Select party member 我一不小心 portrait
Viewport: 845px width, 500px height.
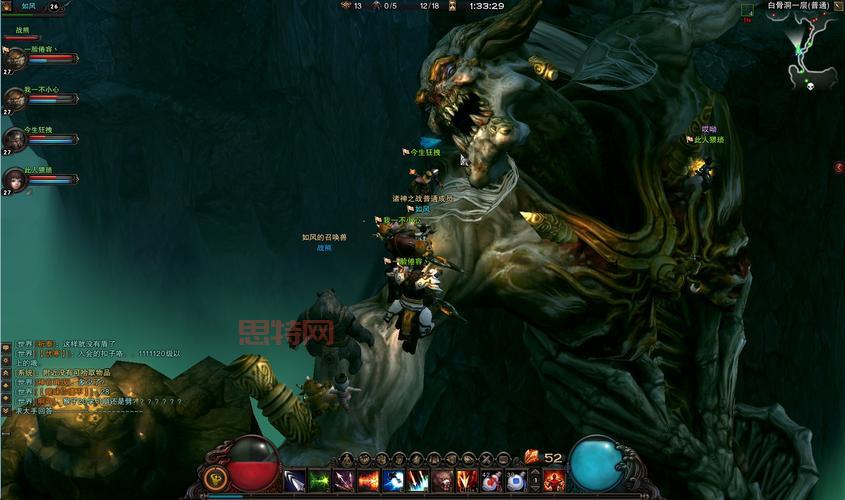click(x=14, y=98)
